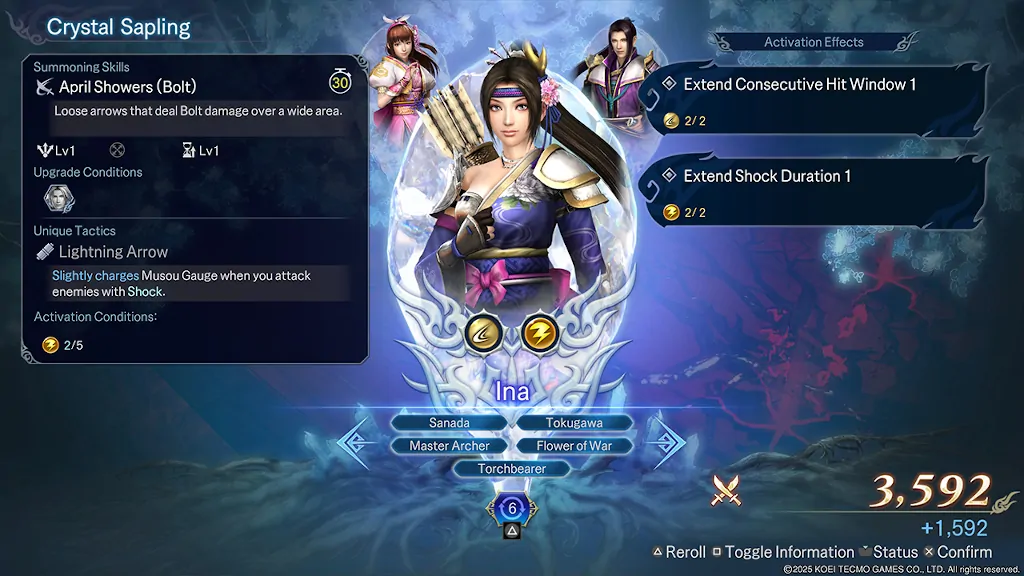Open the Flower of War trait tag
Screen dimensions: 1024x576
[x=574, y=446]
